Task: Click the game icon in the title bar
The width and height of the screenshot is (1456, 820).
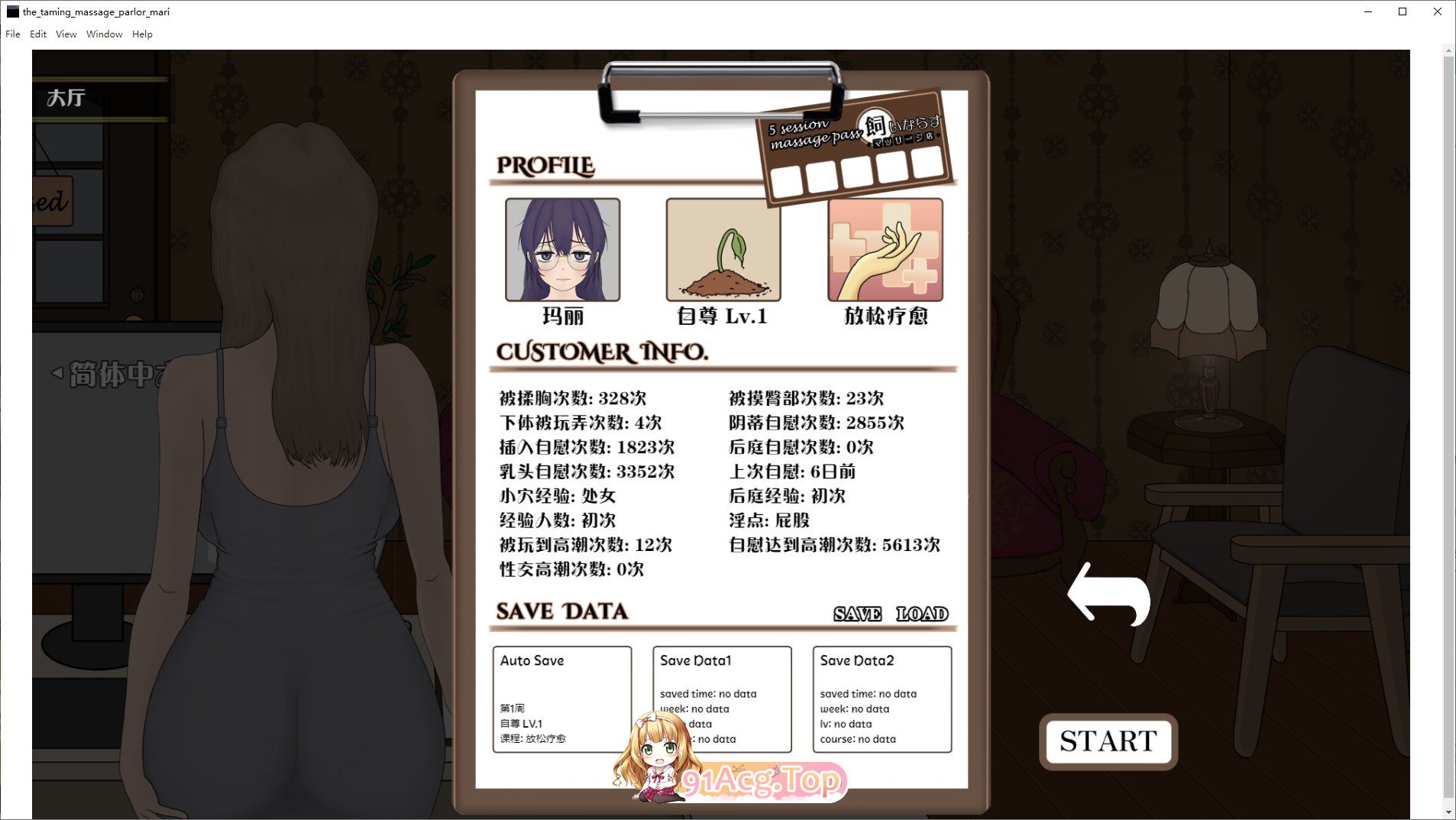Action: click(12, 11)
